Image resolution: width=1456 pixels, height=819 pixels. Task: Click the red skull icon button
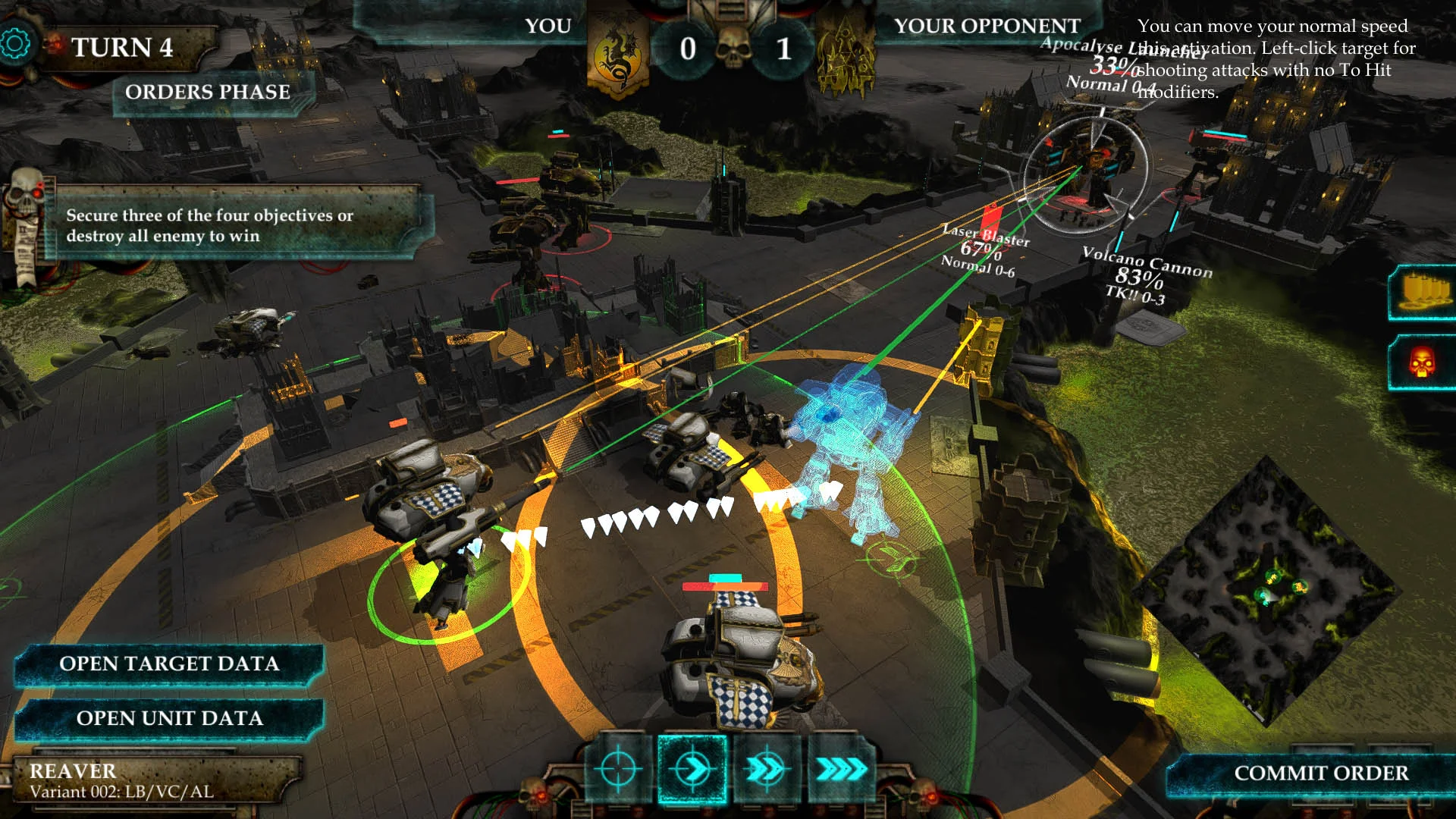(1423, 363)
